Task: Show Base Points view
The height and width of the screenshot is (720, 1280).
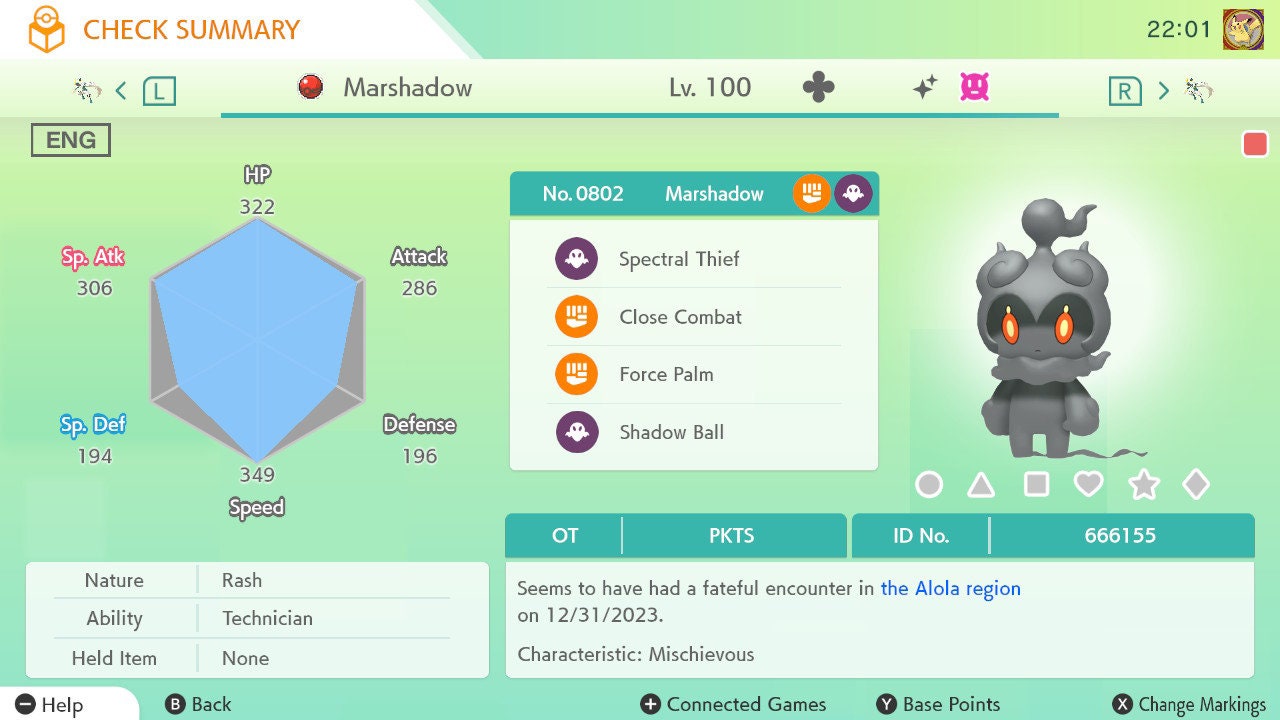Action: click(x=938, y=705)
